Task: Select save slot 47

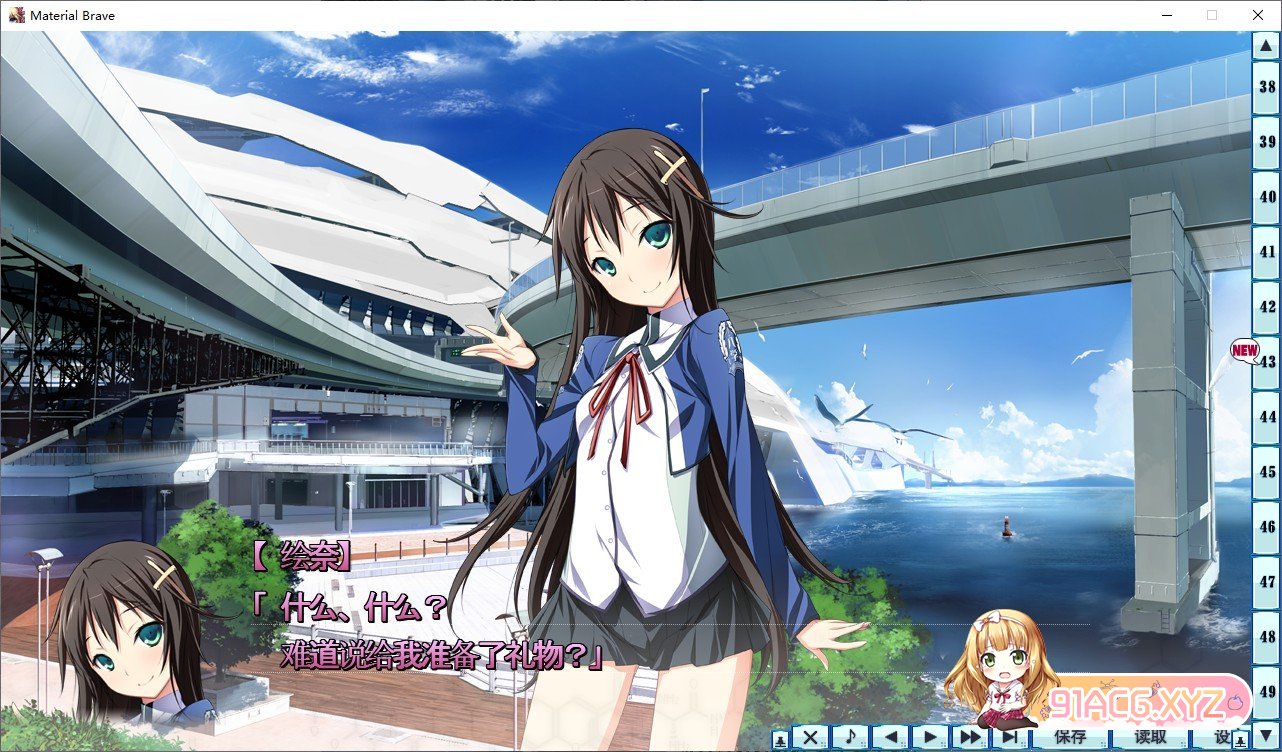Action: click(1267, 581)
